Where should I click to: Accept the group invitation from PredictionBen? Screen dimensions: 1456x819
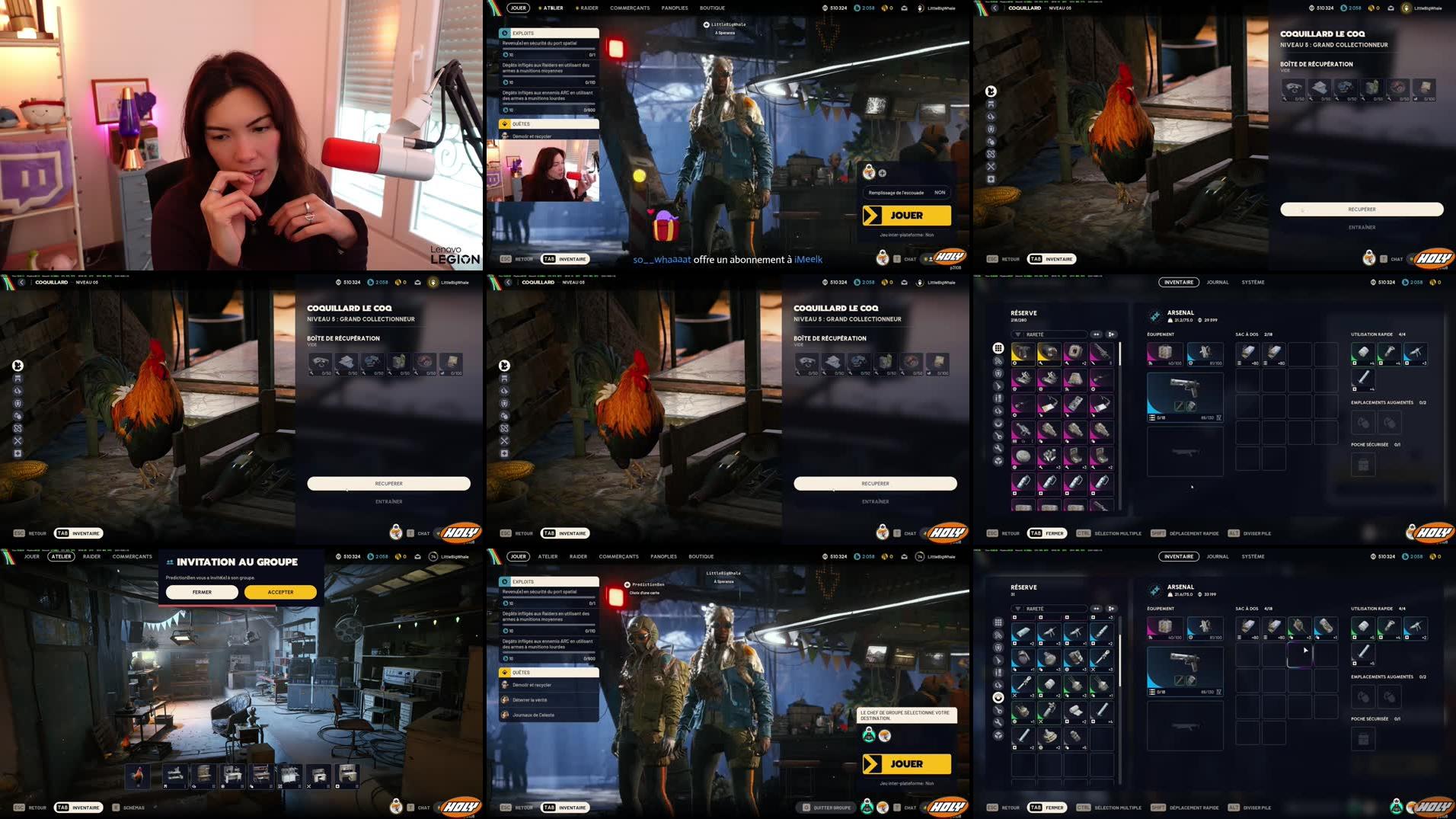[x=279, y=592]
